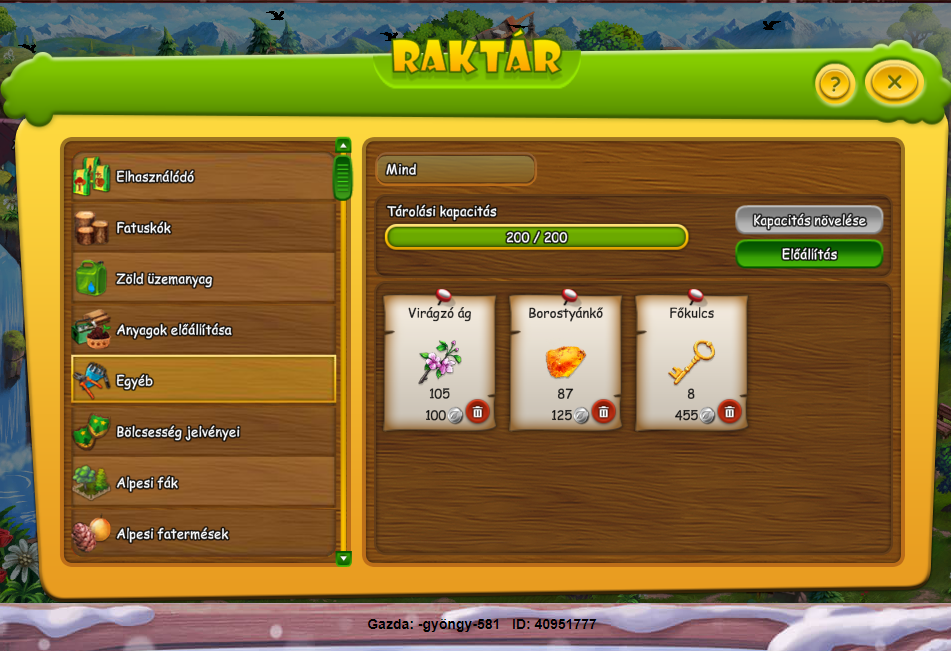Viewport: 951px width, 651px height.
Task: Click the Kapacitás növelése button
Action: 809,220
